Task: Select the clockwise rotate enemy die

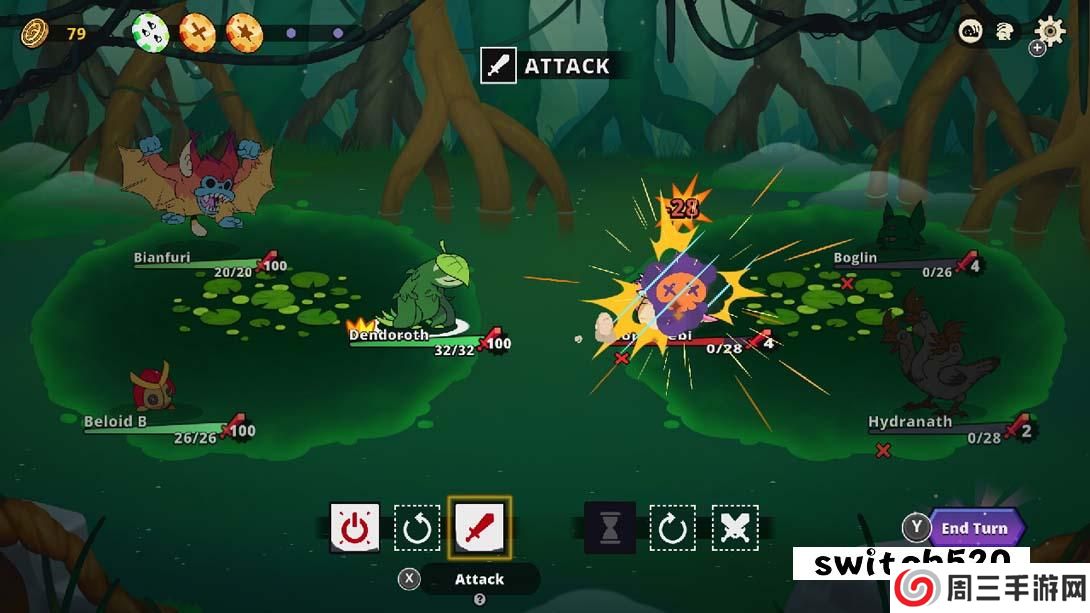Action: point(672,527)
